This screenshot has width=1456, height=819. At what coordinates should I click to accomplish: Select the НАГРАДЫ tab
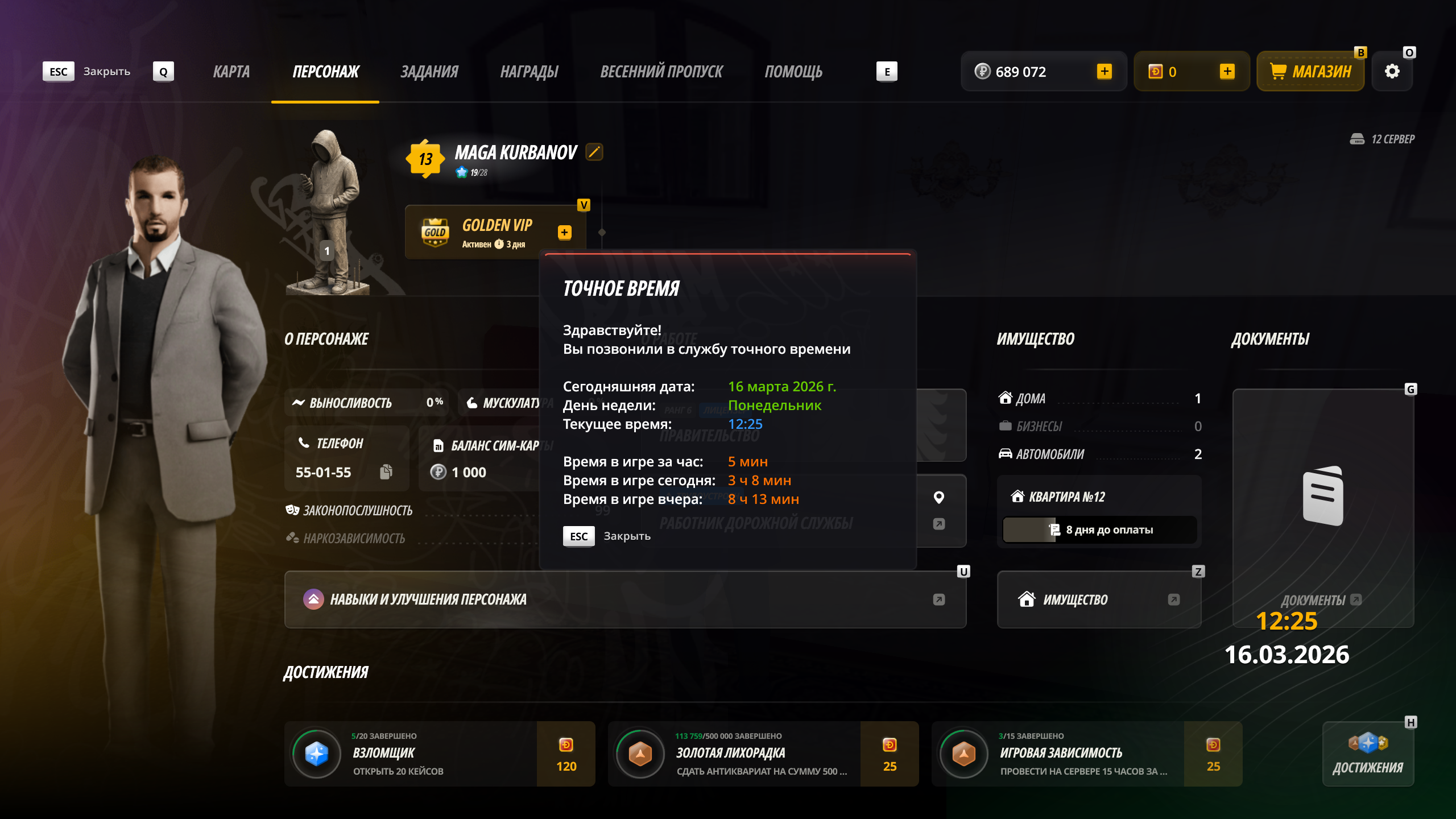point(529,72)
